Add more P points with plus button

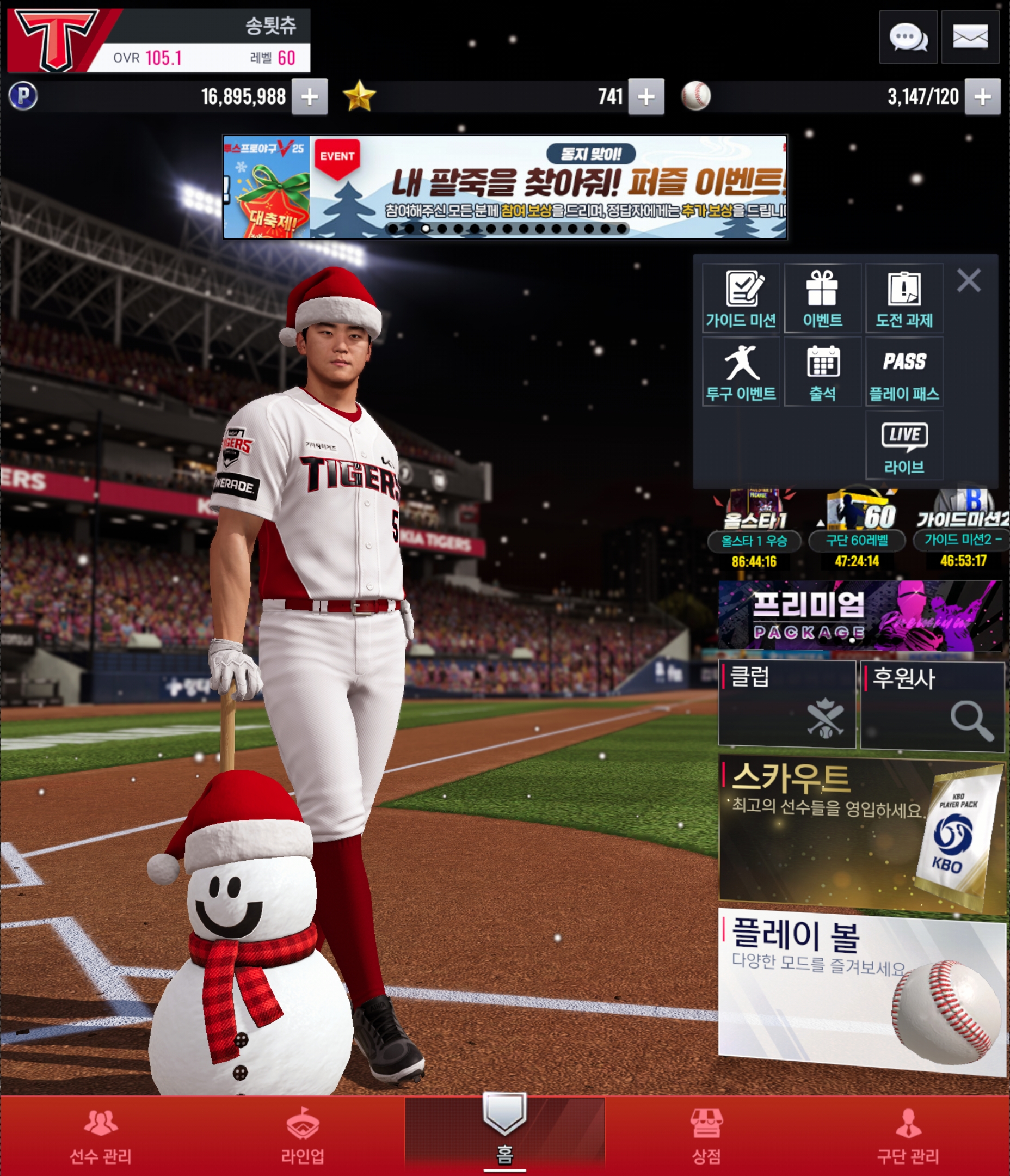coord(309,97)
